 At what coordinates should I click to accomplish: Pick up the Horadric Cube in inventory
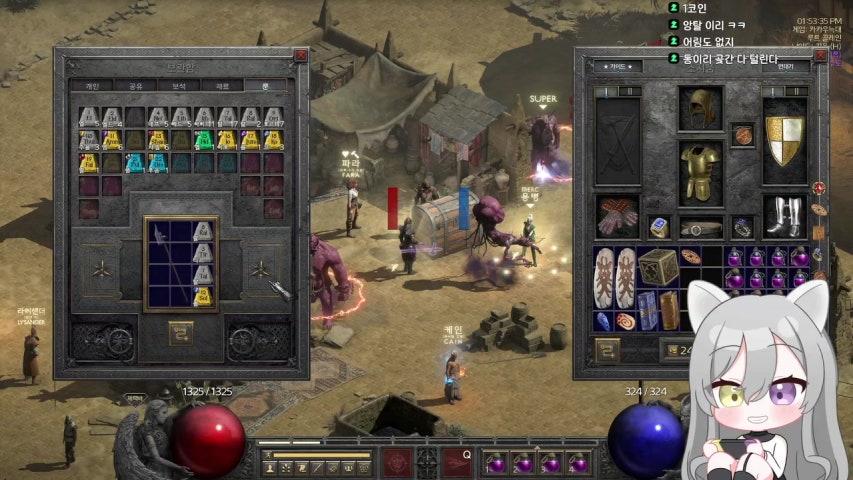pos(658,267)
